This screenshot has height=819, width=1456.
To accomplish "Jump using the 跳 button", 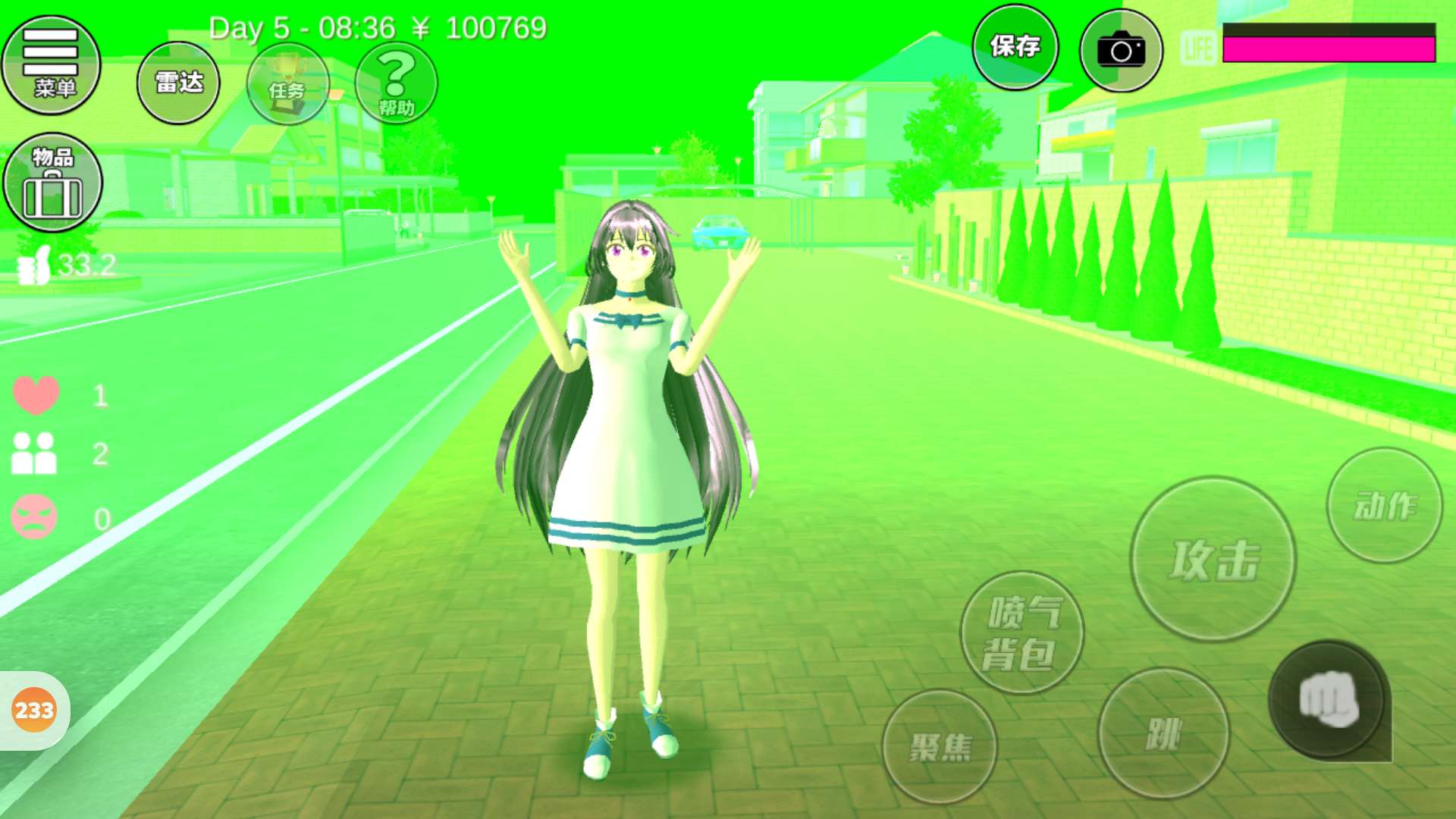I will 1163,733.
